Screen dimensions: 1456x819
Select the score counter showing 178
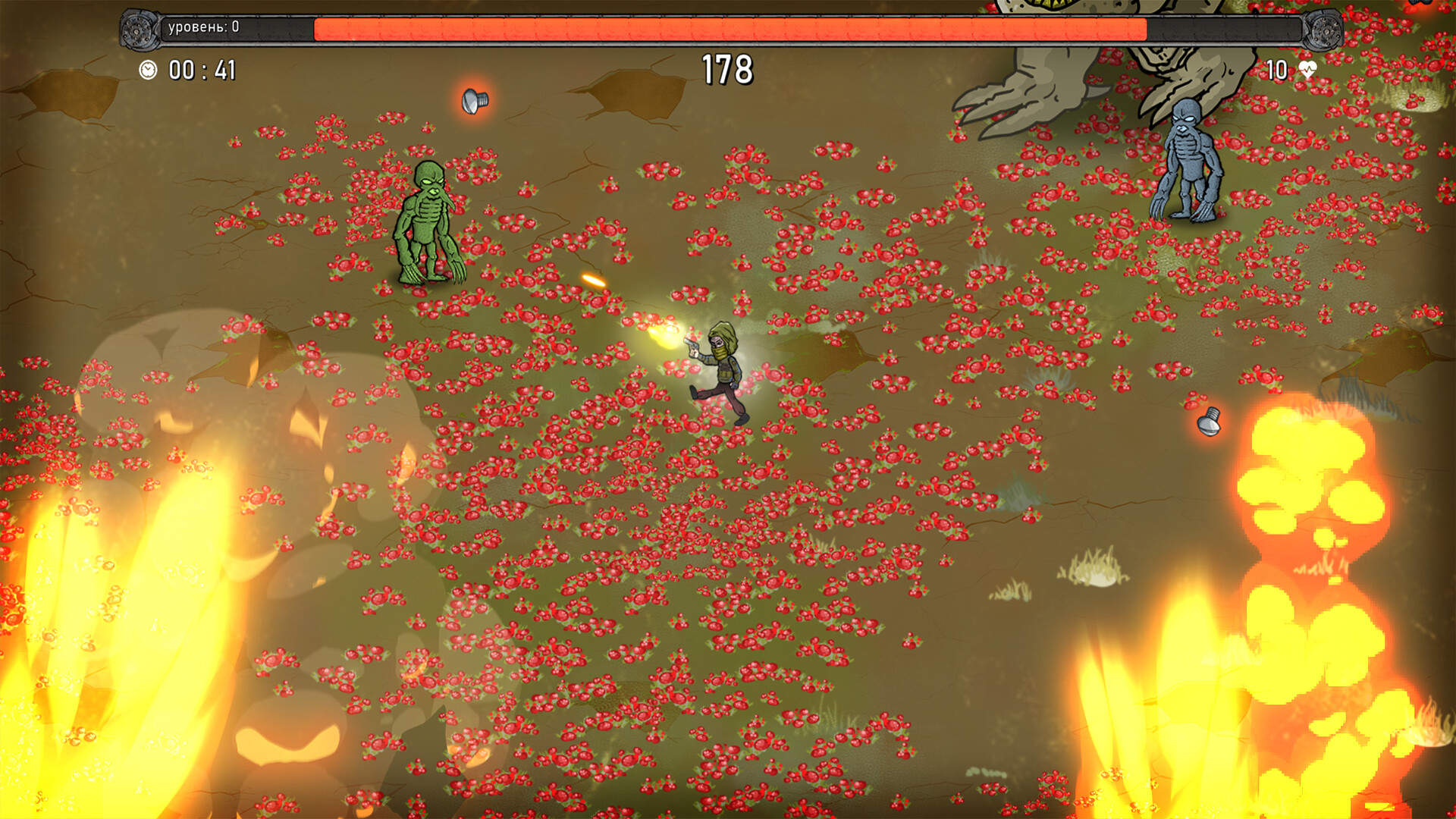click(727, 68)
